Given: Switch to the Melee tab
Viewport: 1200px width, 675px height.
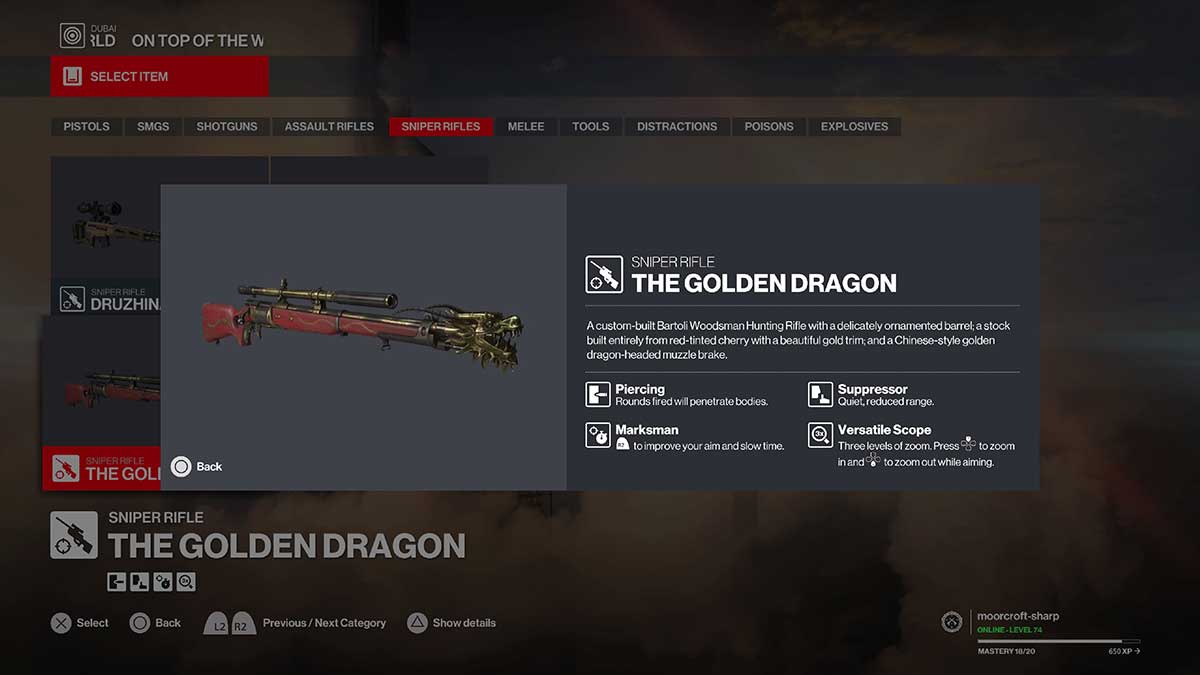Looking at the screenshot, I should 526,127.
